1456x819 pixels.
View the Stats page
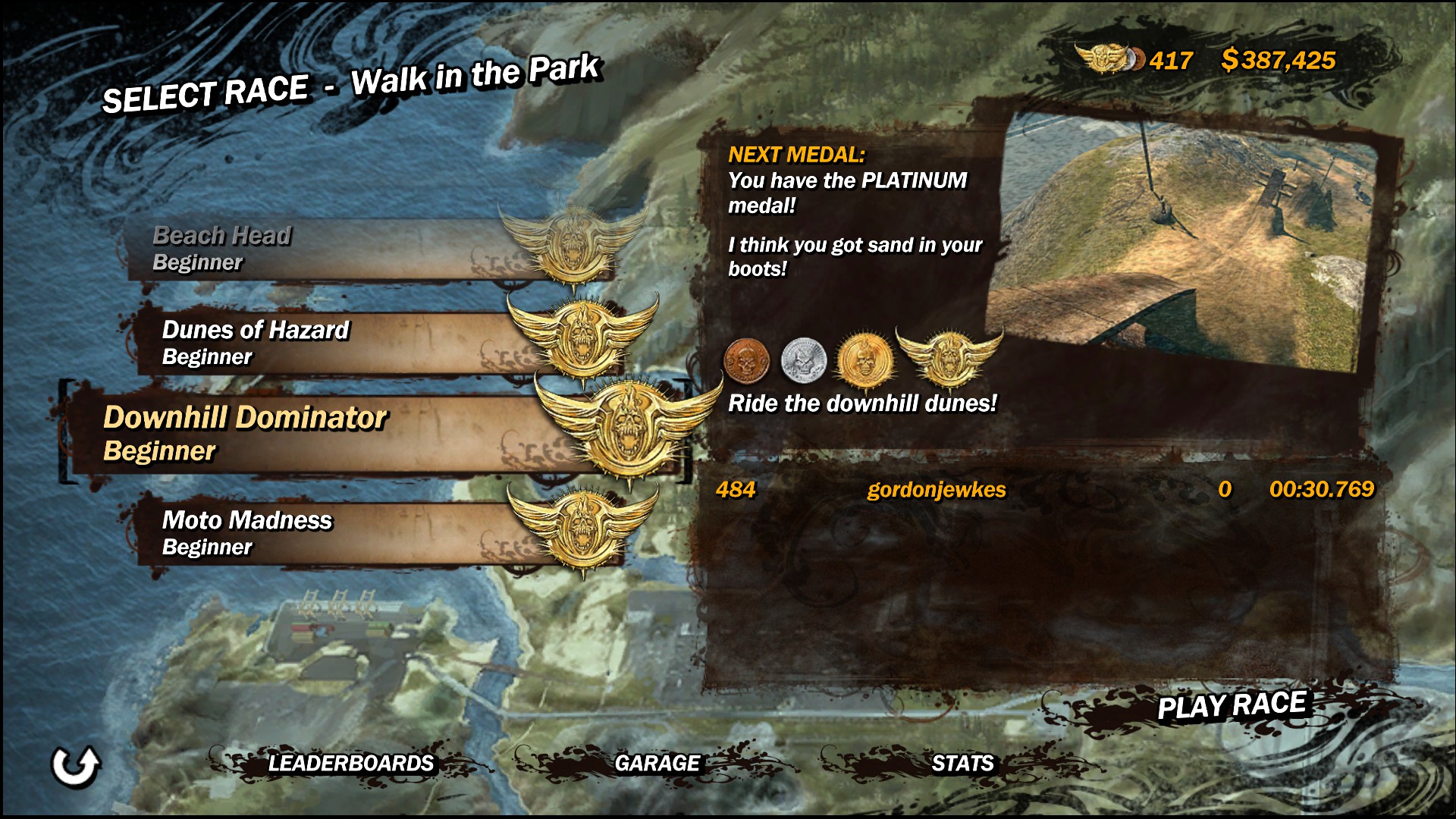coord(962,763)
